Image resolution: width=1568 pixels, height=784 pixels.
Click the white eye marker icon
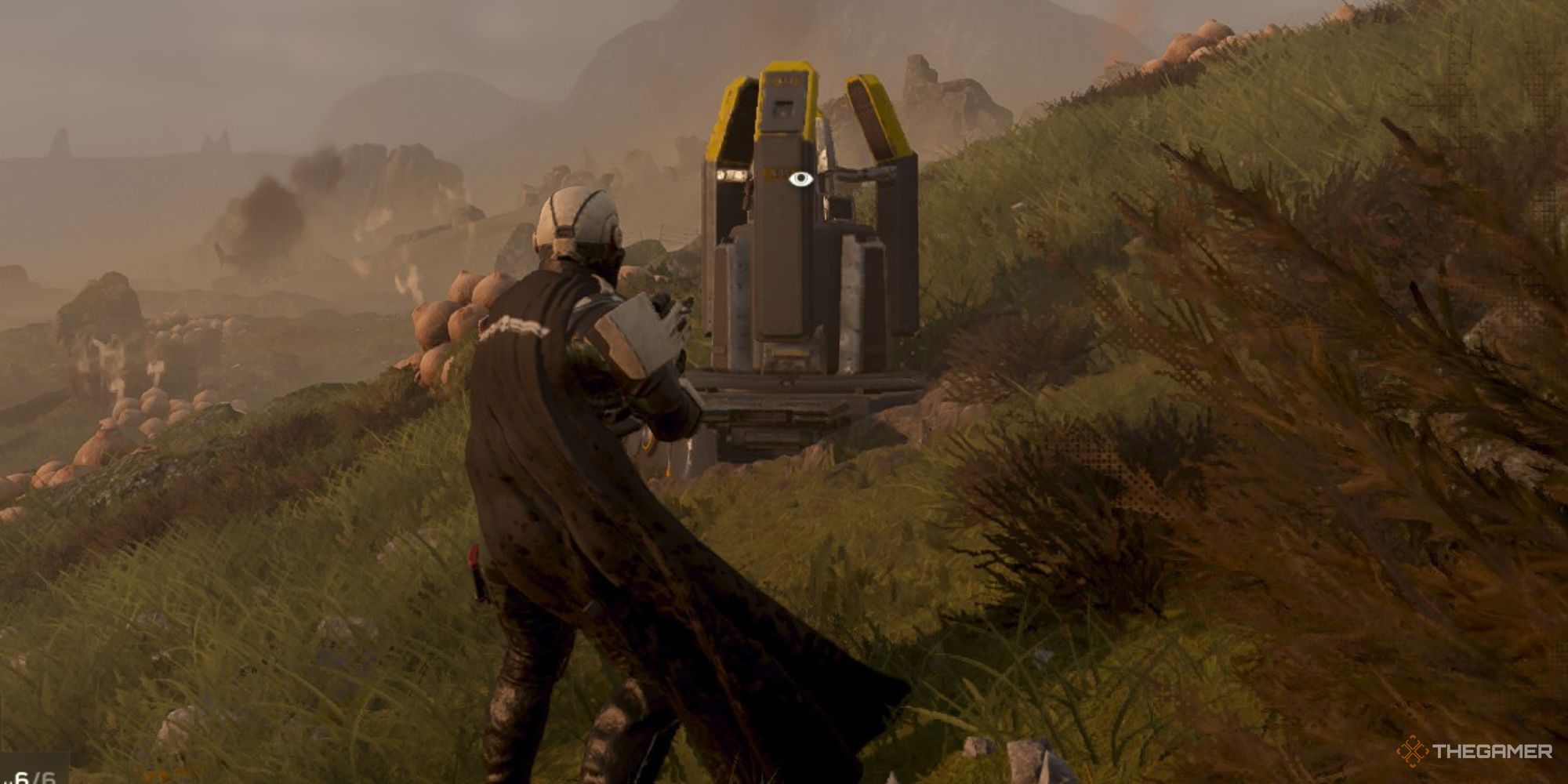click(x=800, y=180)
